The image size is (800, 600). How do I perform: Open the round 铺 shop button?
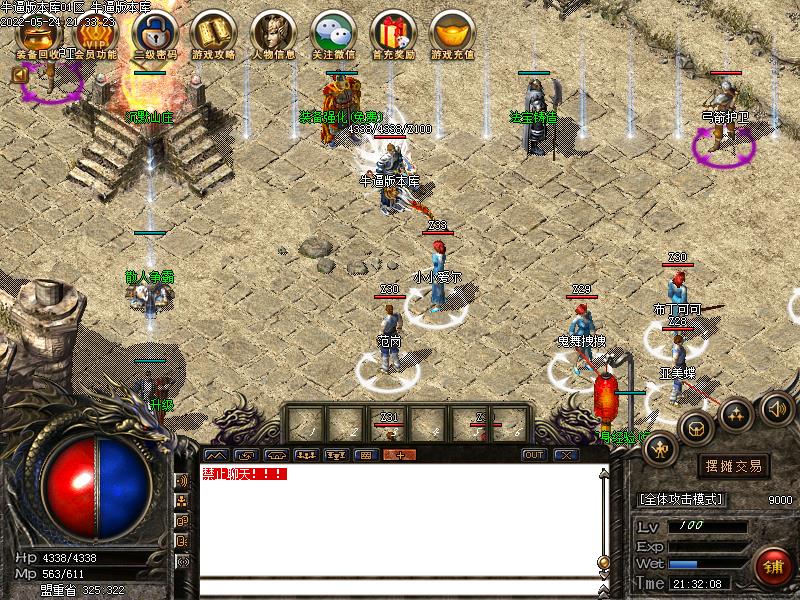[771, 565]
